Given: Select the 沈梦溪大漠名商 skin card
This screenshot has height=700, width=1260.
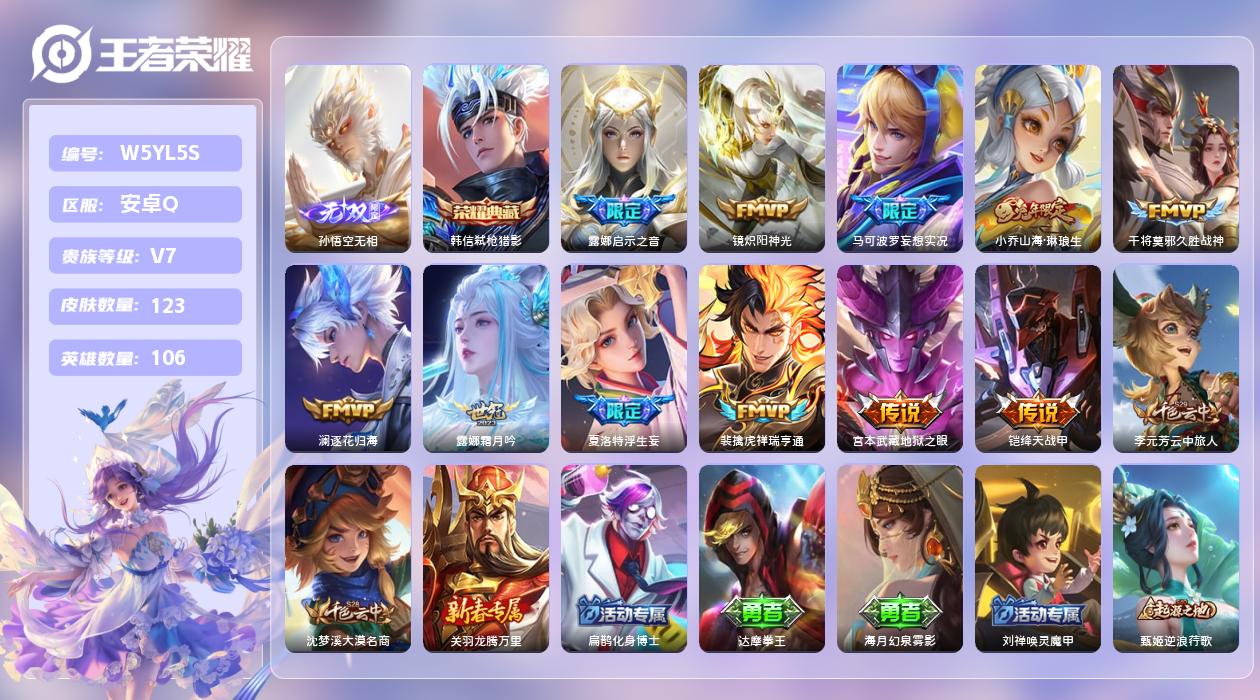Looking at the screenshot, I should (348, 558).
